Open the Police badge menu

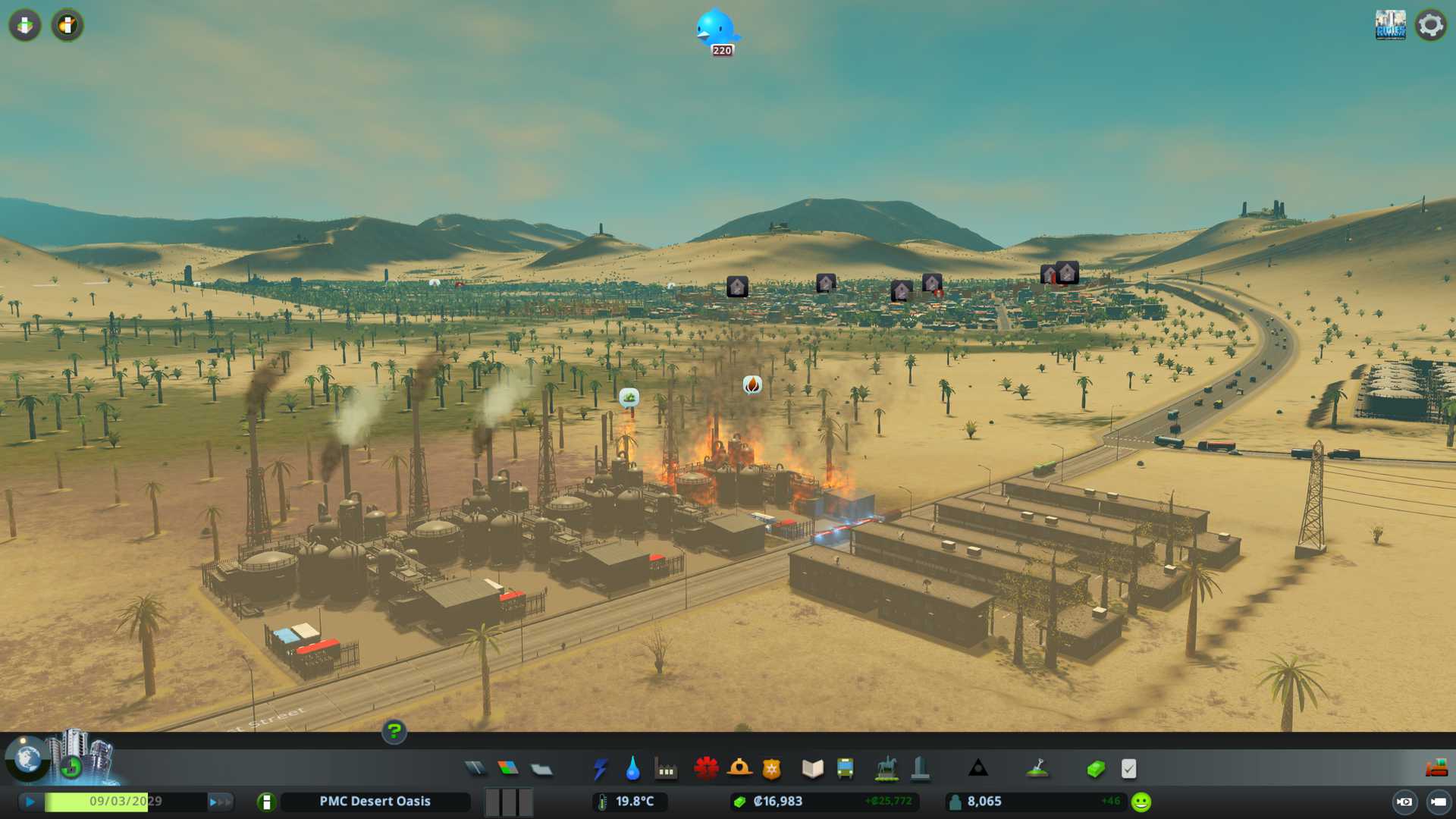pyautogui.click(x=772, y=769)
